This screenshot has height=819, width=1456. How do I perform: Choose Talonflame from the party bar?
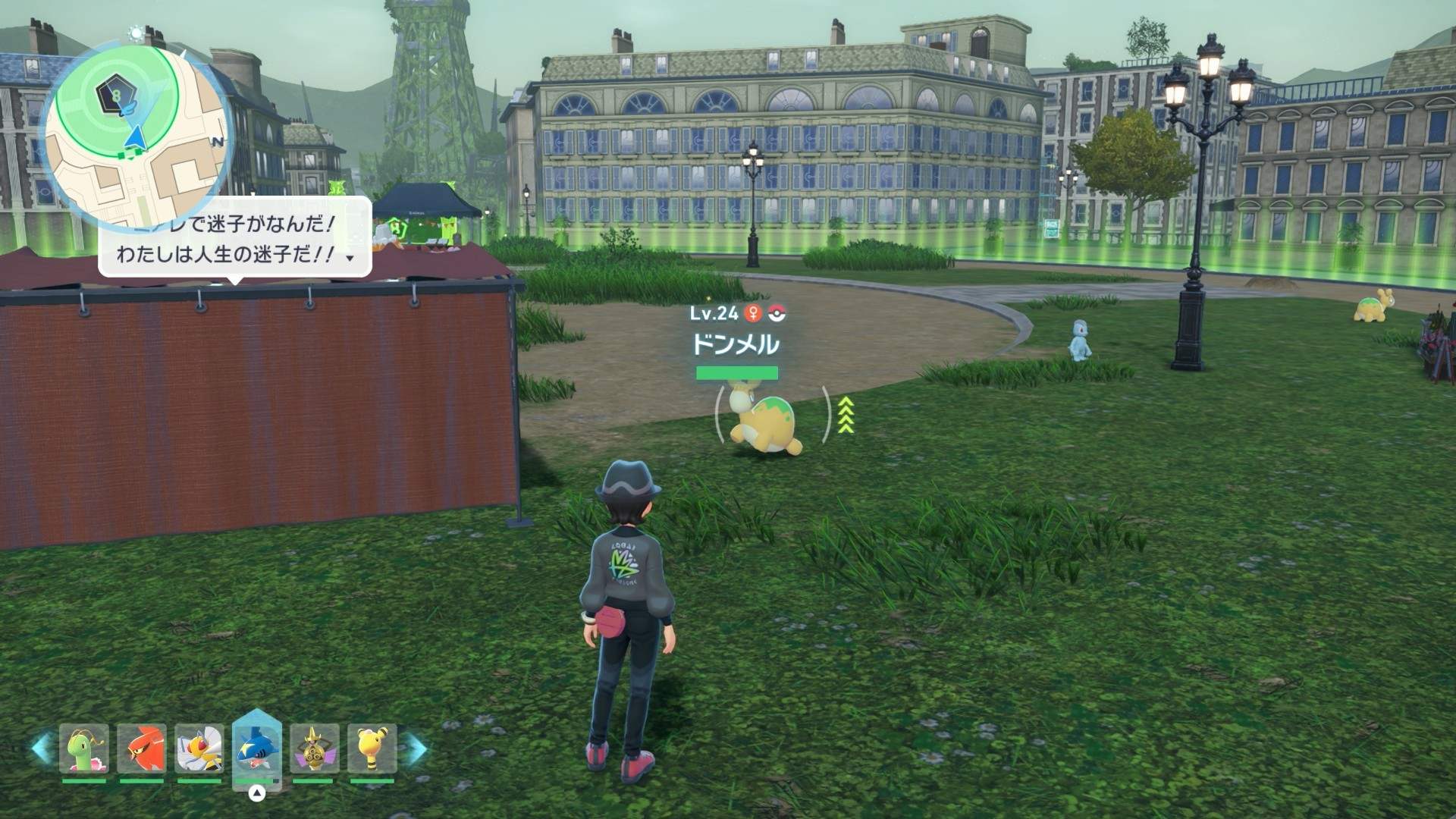tap(142, 748)
